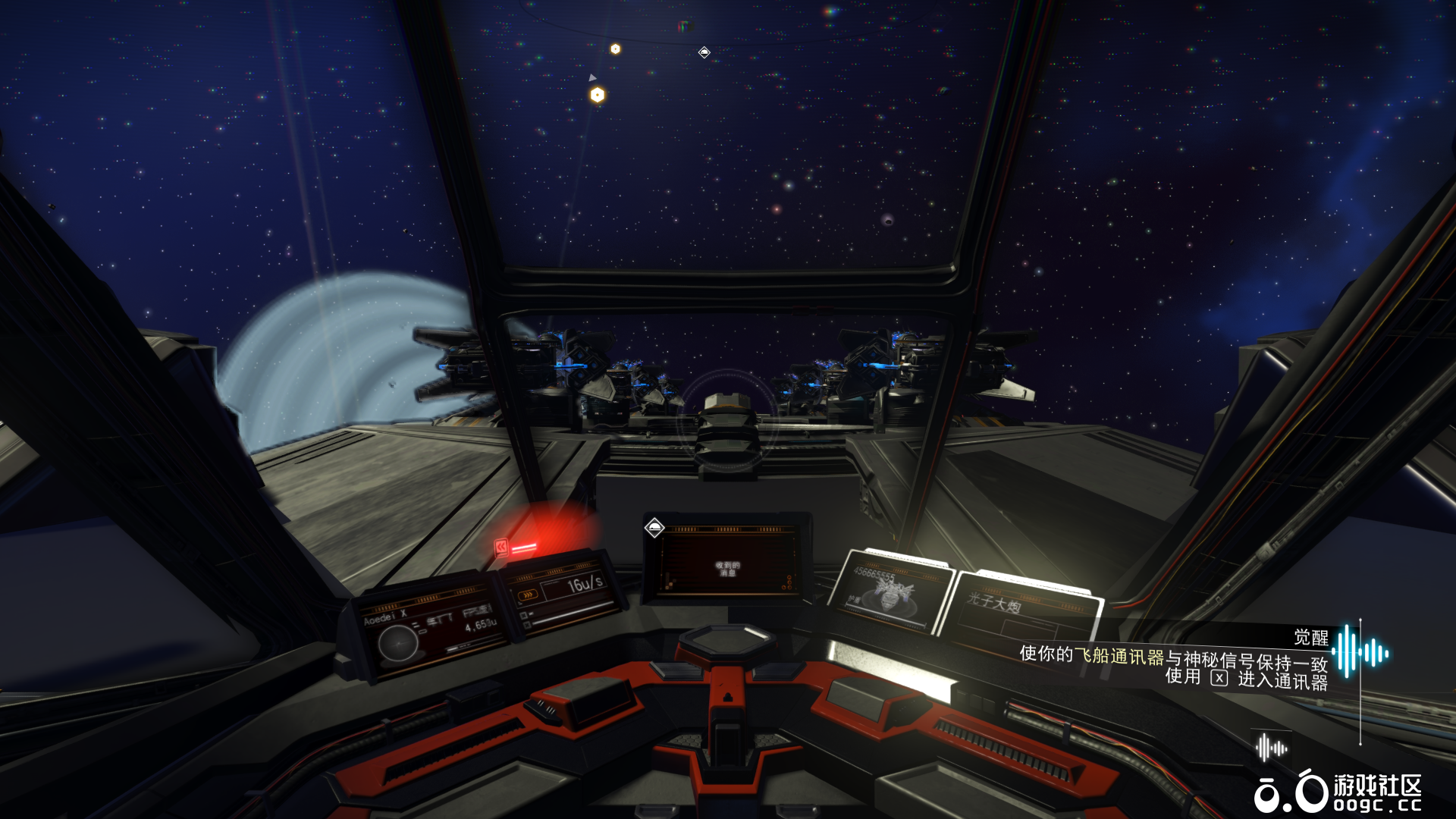Open the 游戏社区 oogc.cc watermark logo
Image resolution: width=1456 pixels, height=819 pixels.
[x=1338, y=792]
